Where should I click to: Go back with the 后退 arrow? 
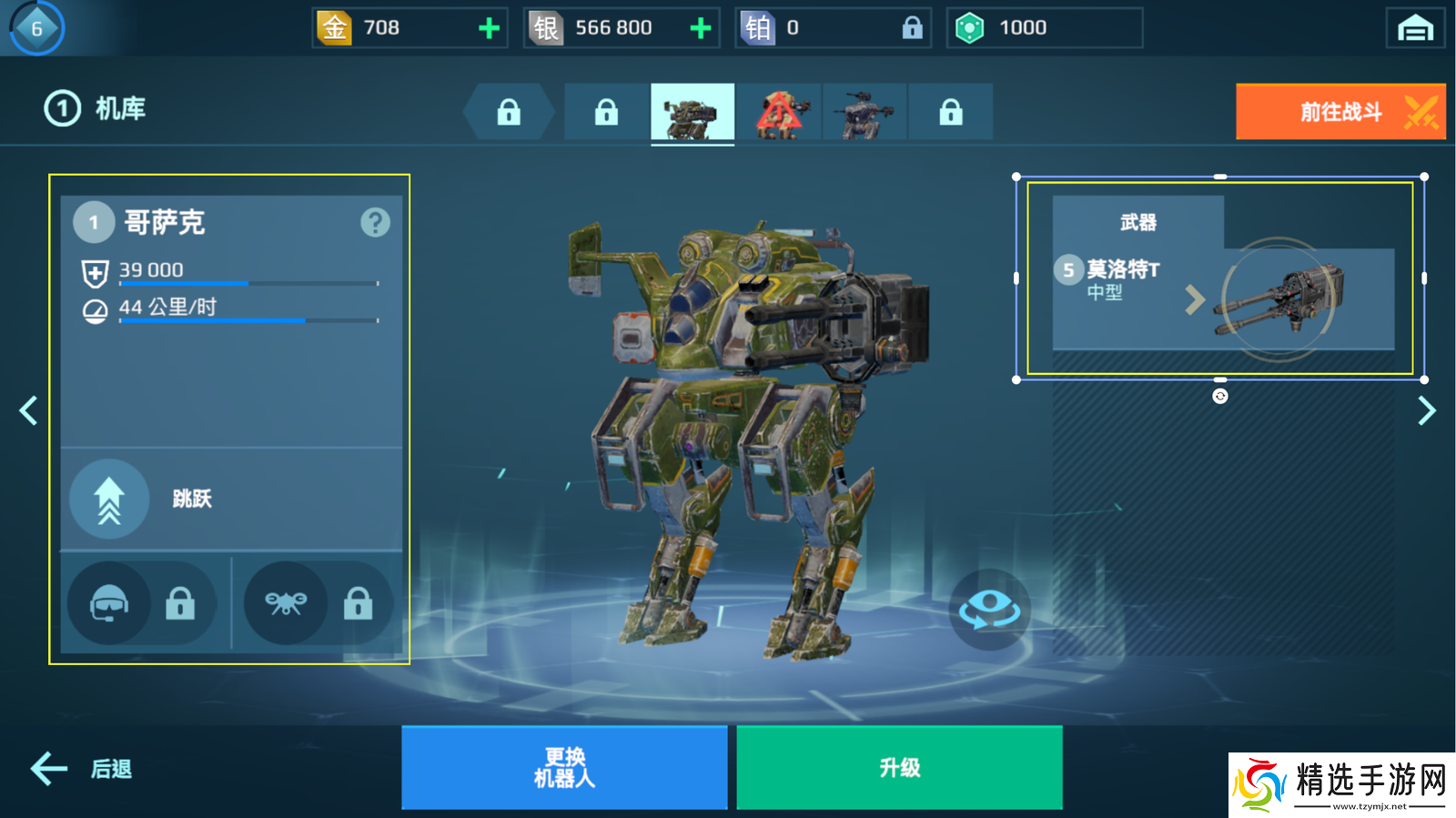coord(81,769)
